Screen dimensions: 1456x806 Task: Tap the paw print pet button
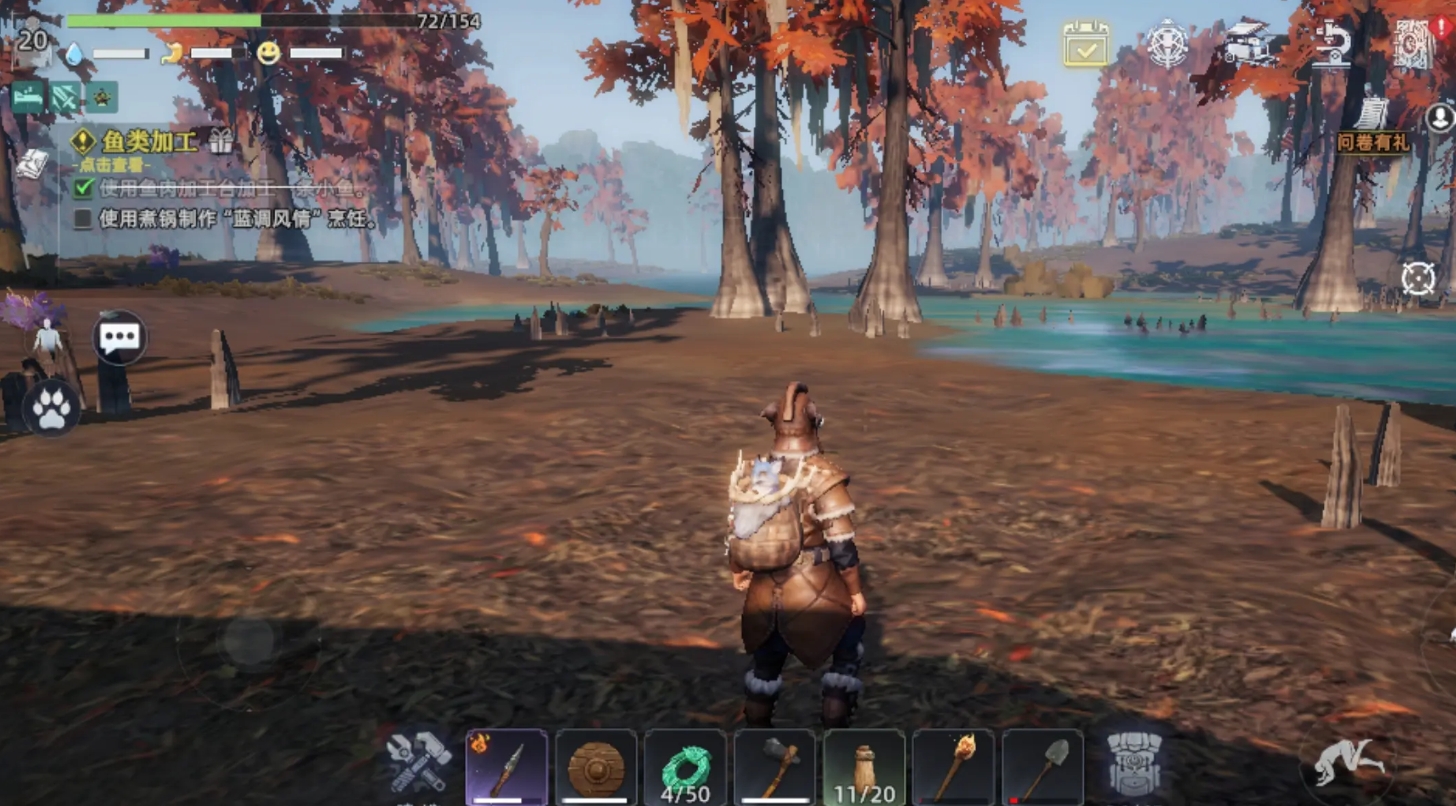click(x=51, y=409)
